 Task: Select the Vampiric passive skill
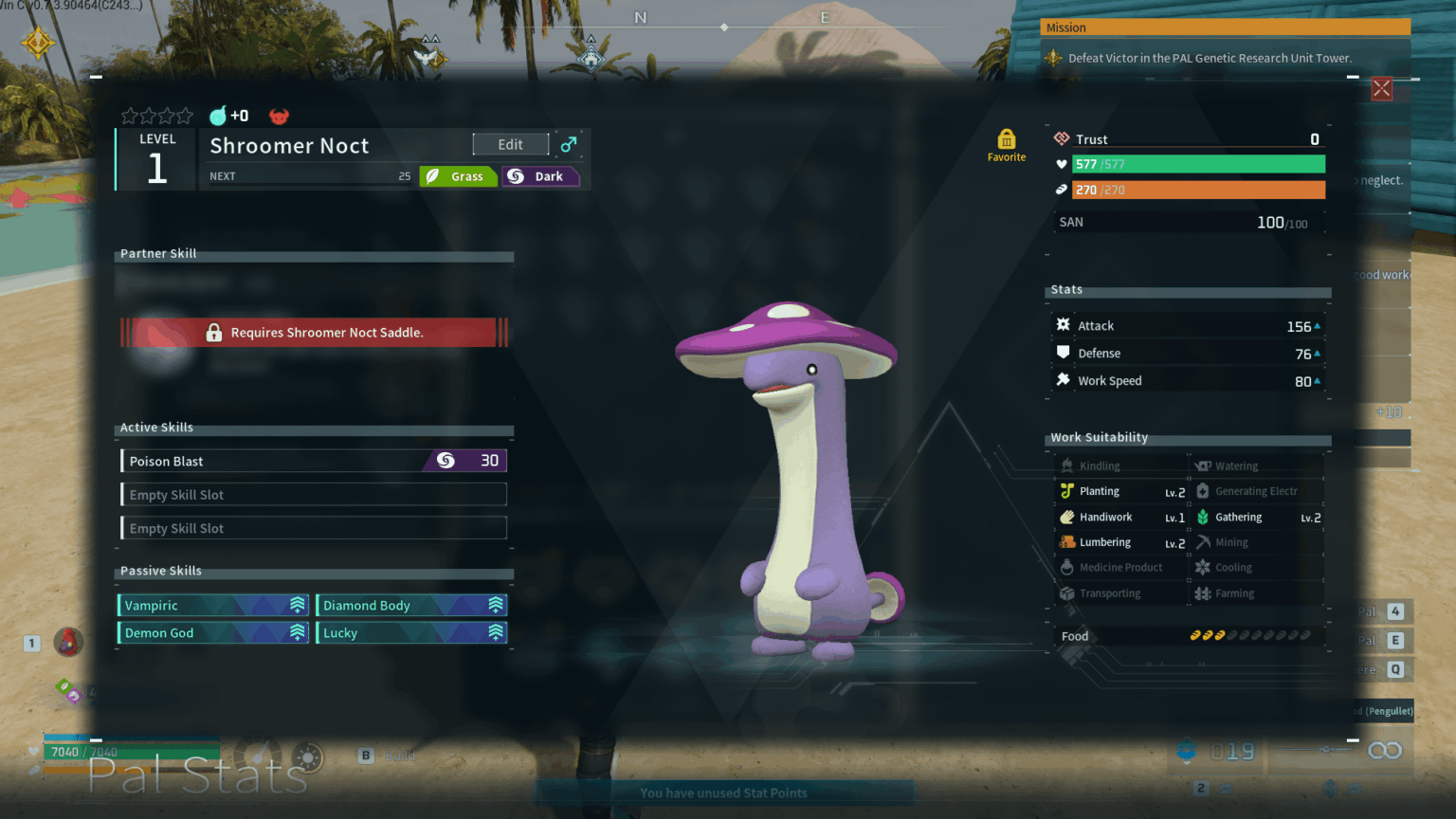click(213, 606)
